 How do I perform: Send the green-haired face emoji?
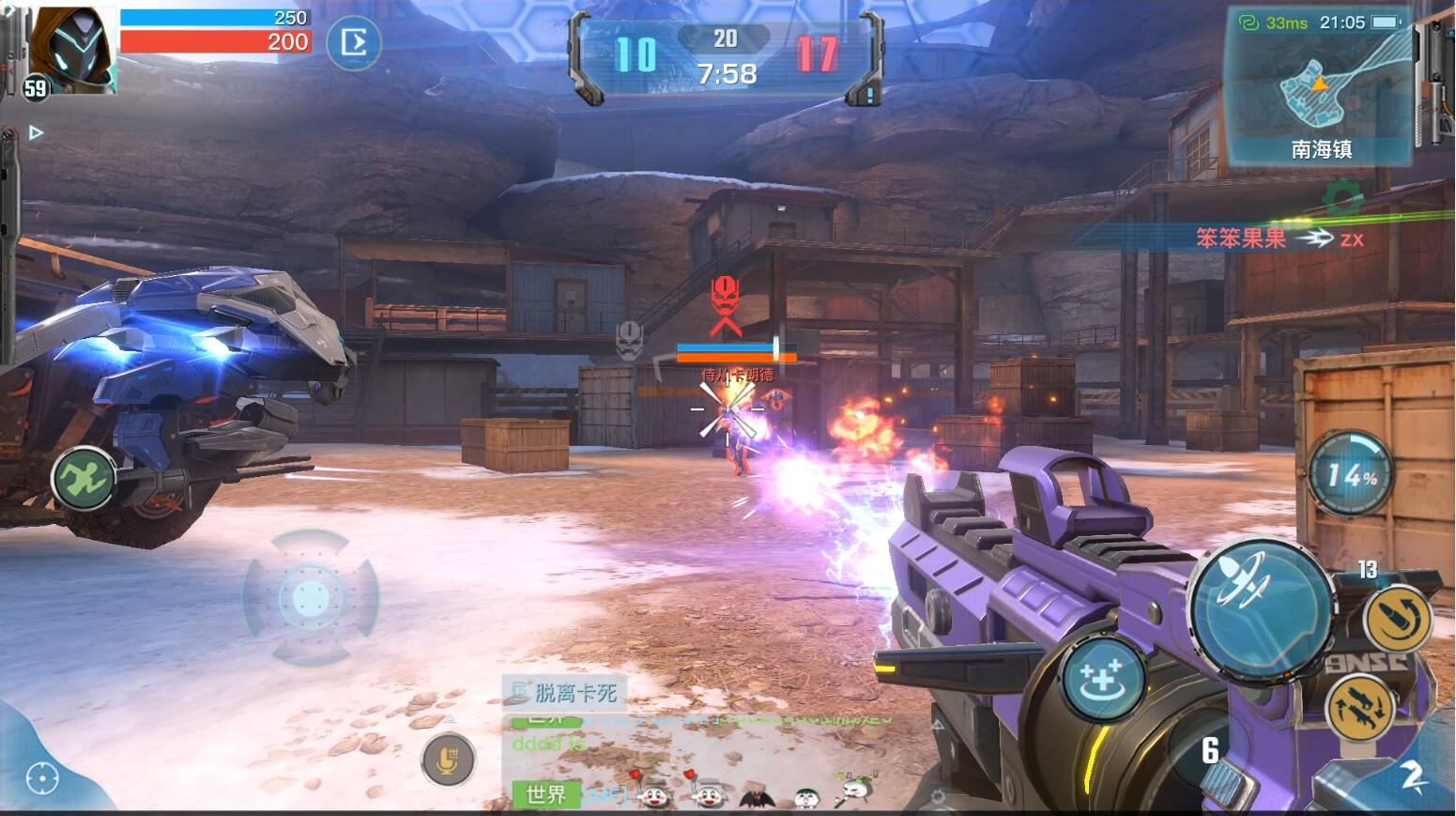point(806,797)
